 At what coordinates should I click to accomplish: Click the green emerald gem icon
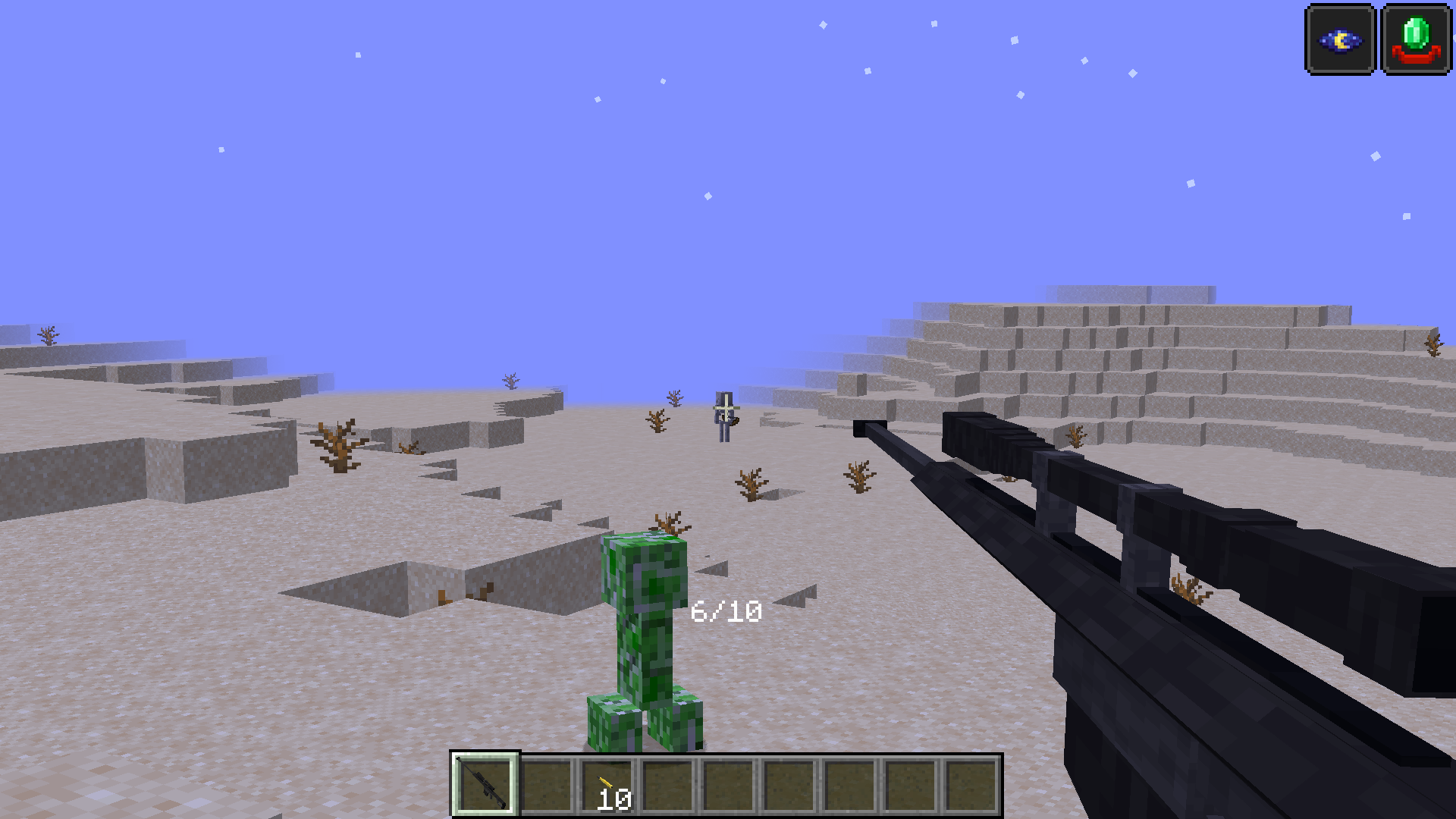coord(1416,40)
